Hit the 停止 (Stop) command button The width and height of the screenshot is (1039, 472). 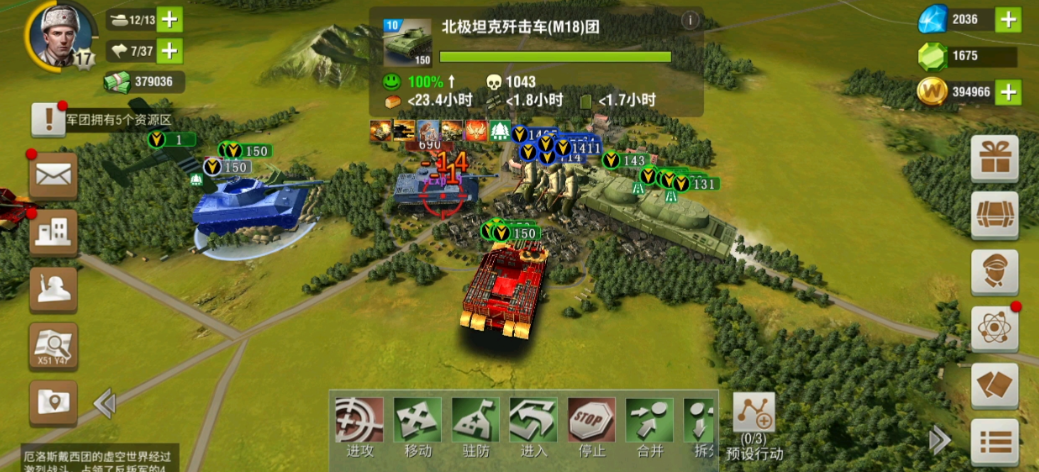pos(592,424)
